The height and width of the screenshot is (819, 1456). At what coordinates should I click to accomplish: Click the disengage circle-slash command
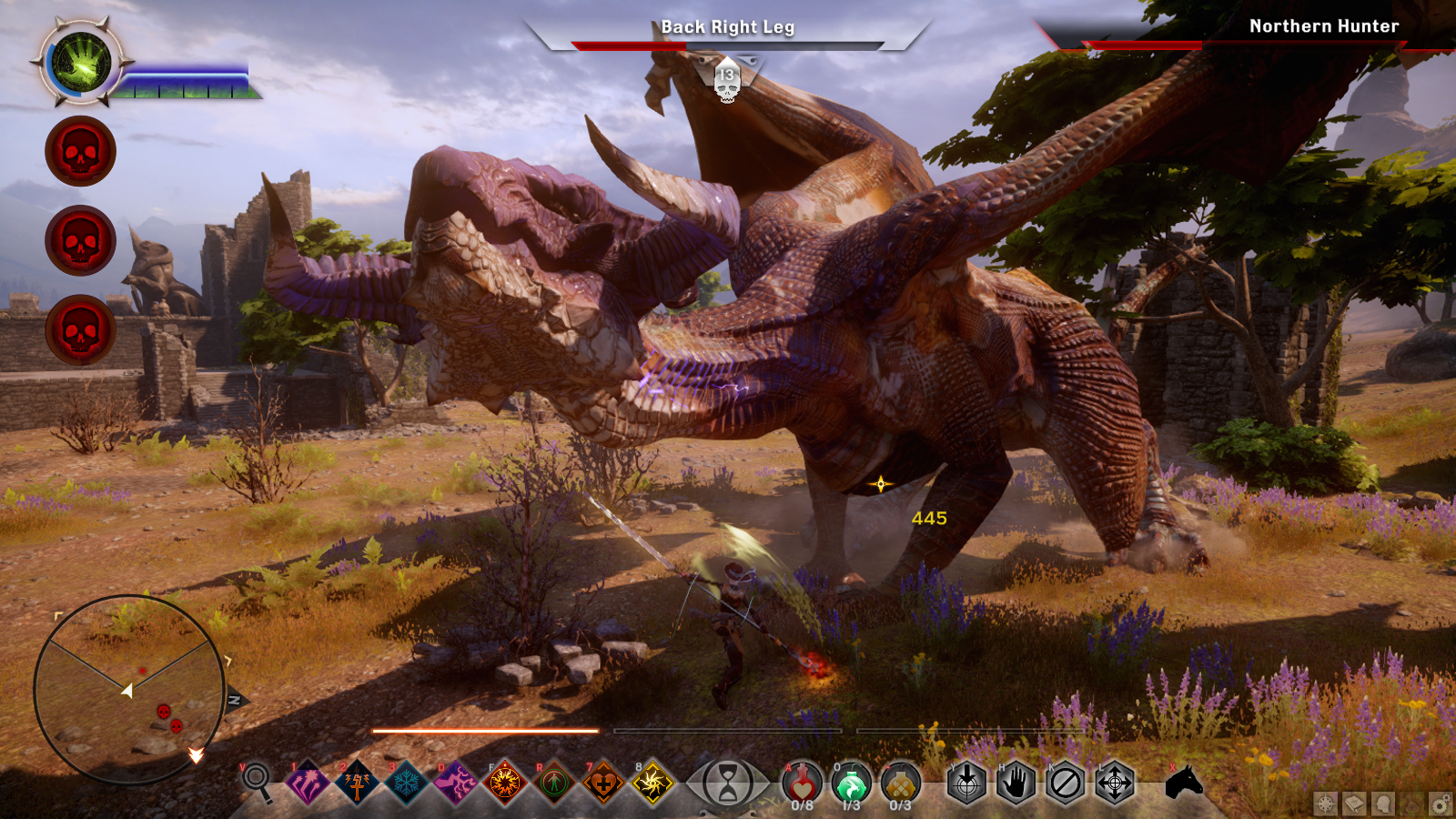pyautogui.click(x=1065, y=782)
